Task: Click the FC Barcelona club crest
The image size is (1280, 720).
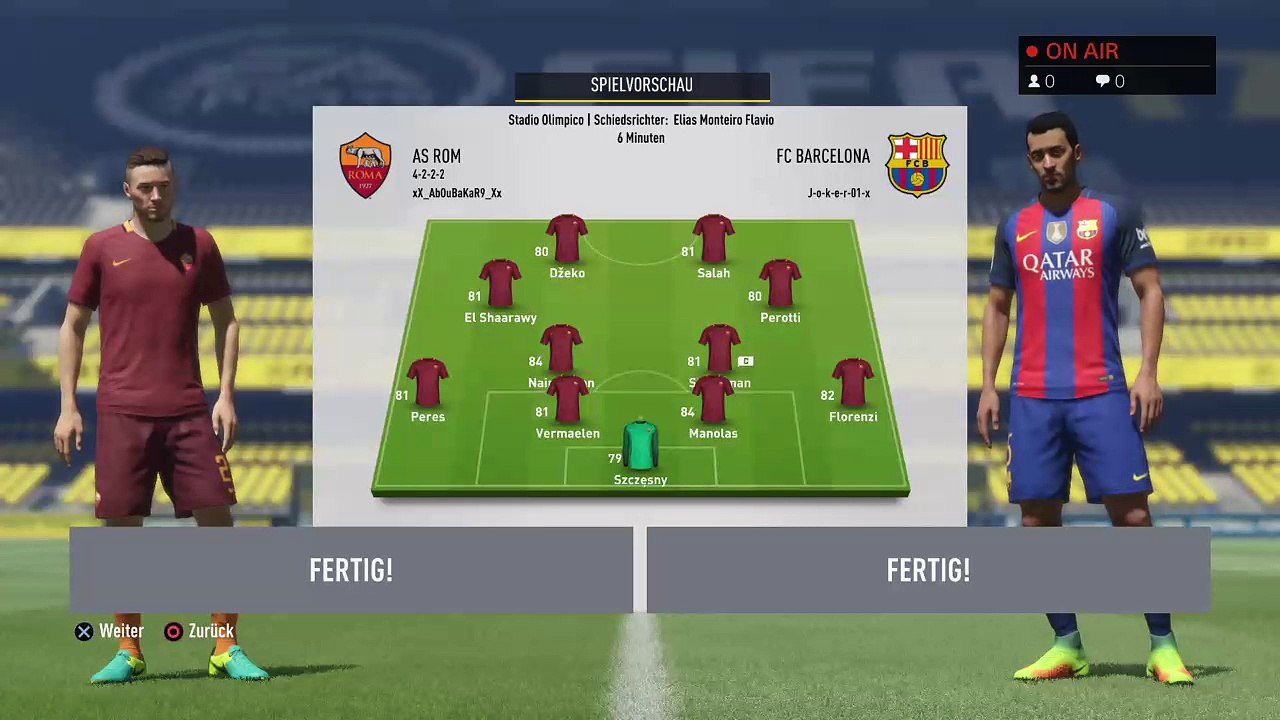Action: 917,164
